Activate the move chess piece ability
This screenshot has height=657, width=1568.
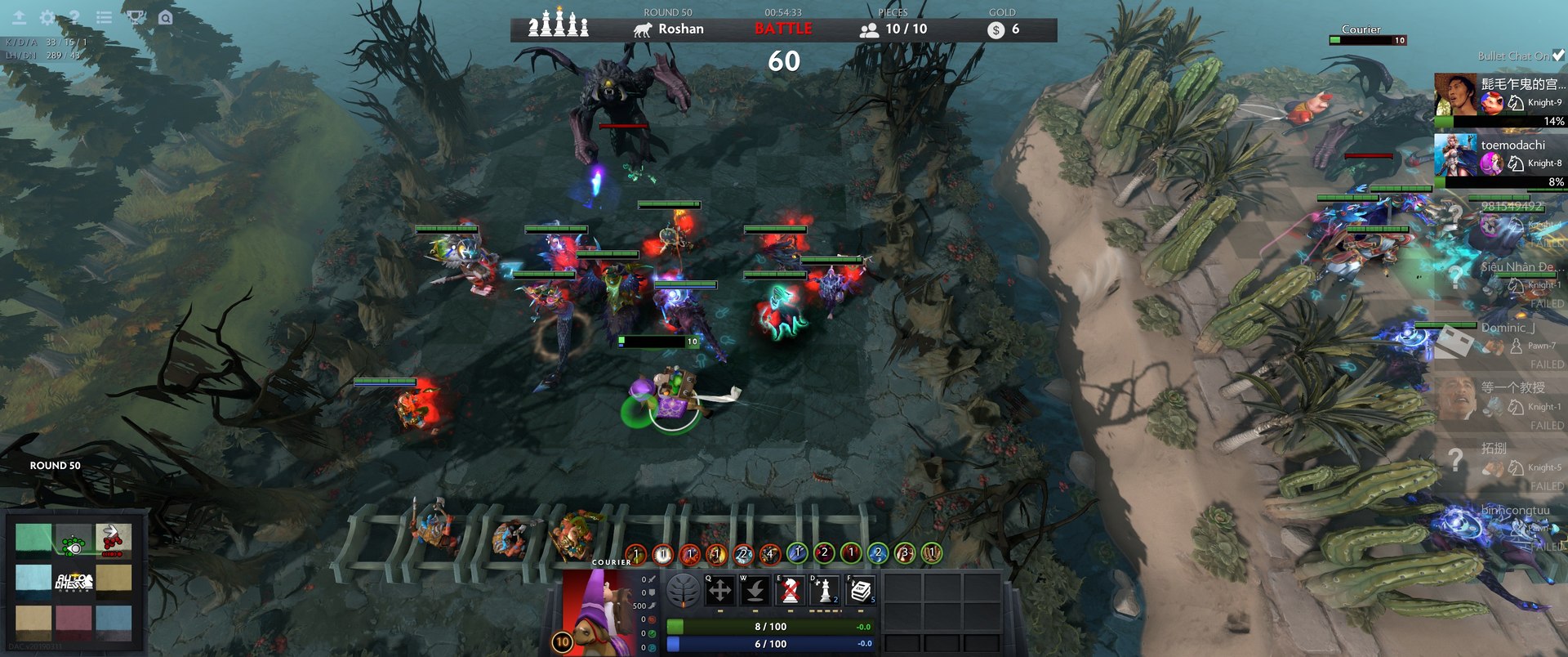(x=719, y=591)
